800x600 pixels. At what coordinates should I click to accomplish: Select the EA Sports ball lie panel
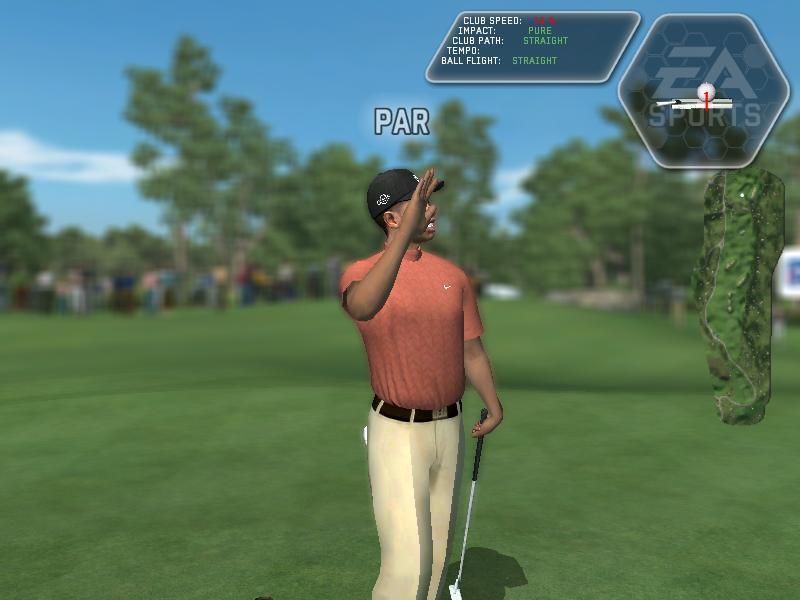tap(704, 90)
